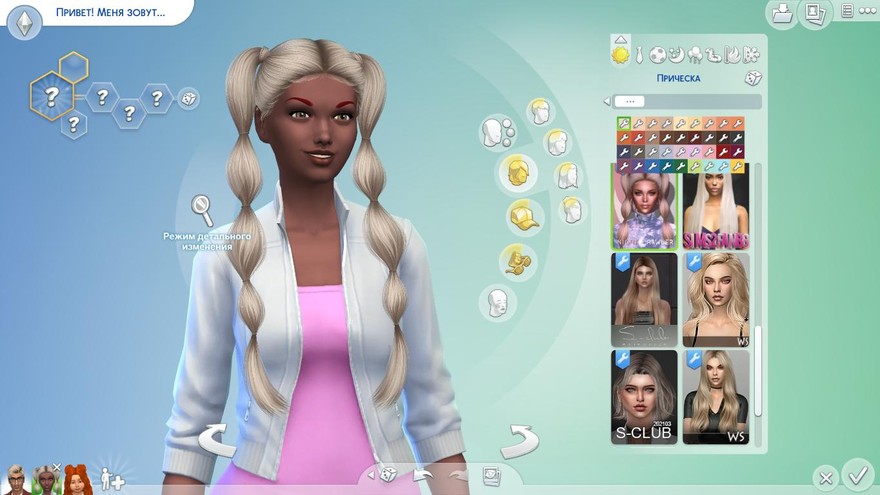
Task: Randomize the Sim's traits with dice
Action: tap(188, 98)
